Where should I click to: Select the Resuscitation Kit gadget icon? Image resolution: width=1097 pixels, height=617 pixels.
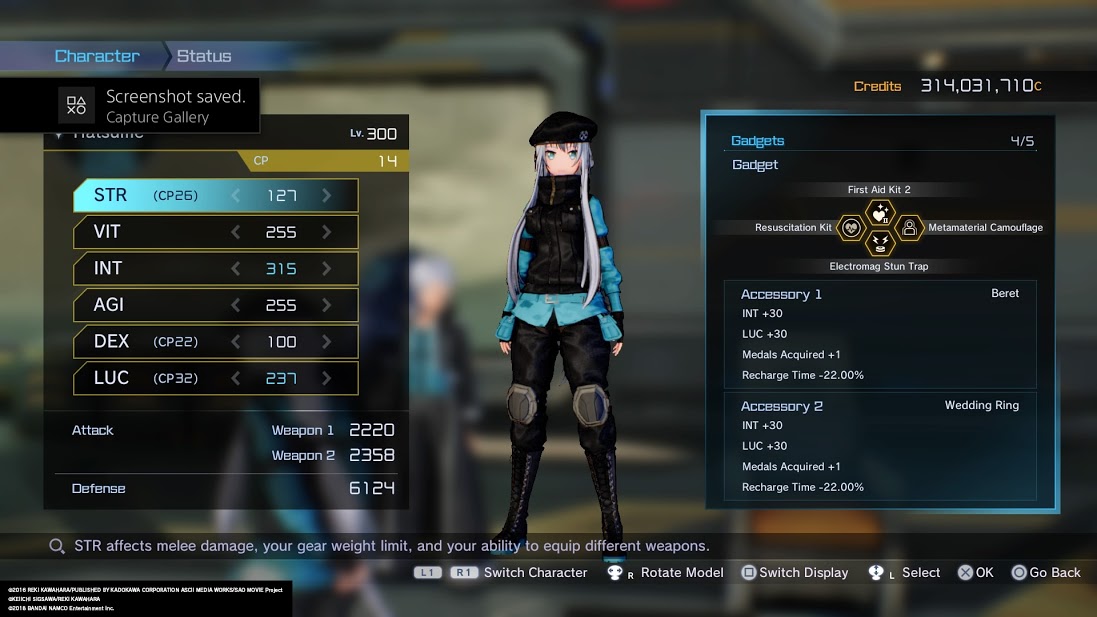pos(850,228)
